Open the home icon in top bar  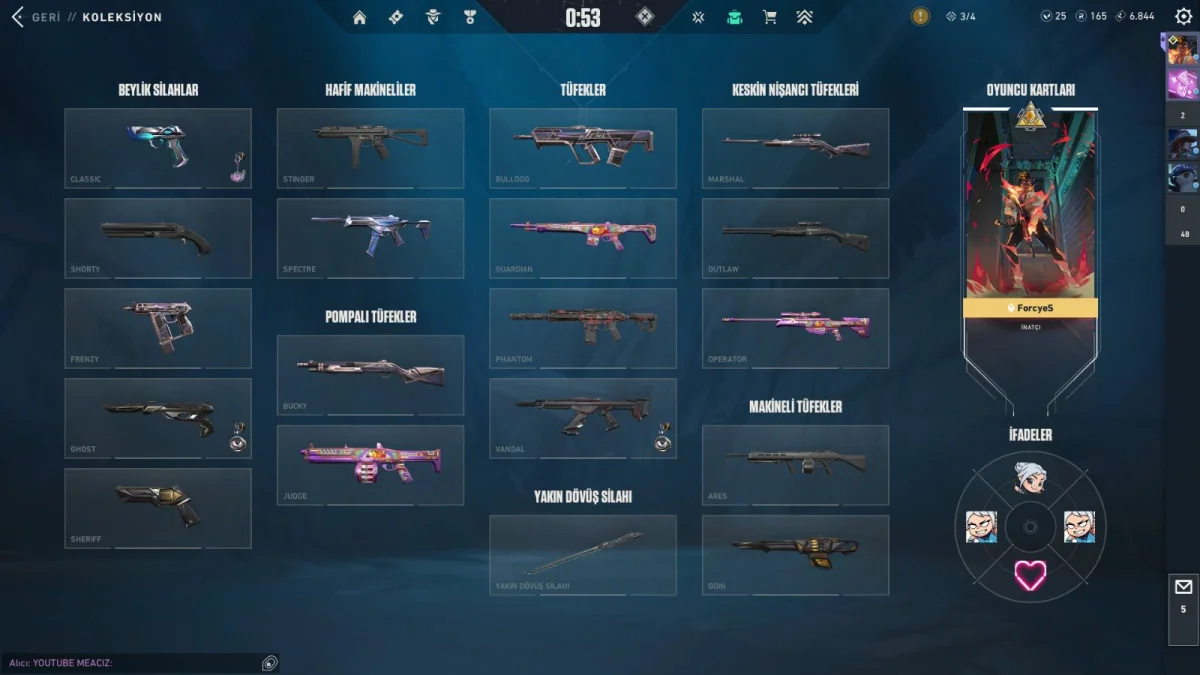(360, 17)
